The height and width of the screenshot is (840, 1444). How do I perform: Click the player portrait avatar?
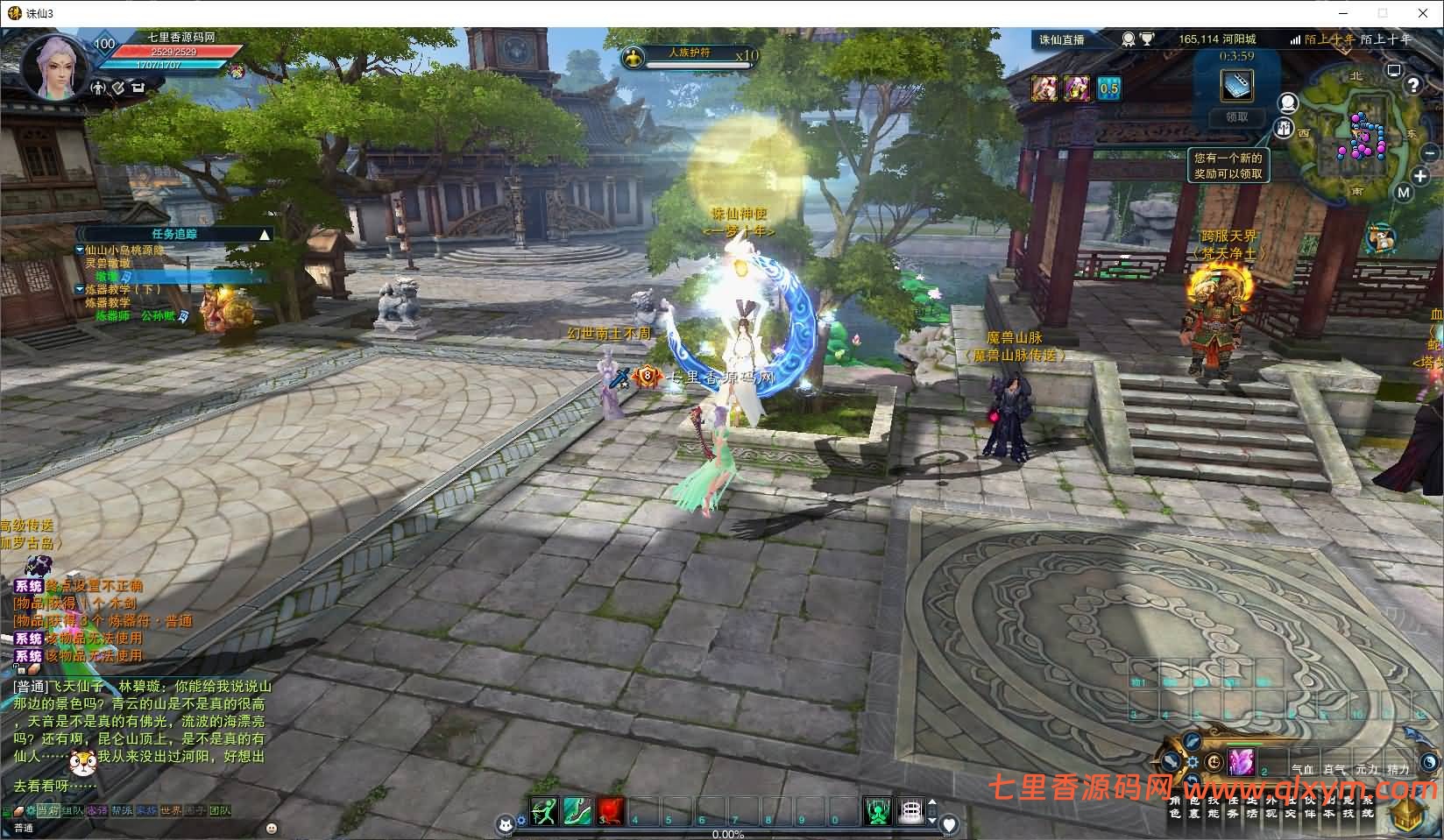(52, 67)
